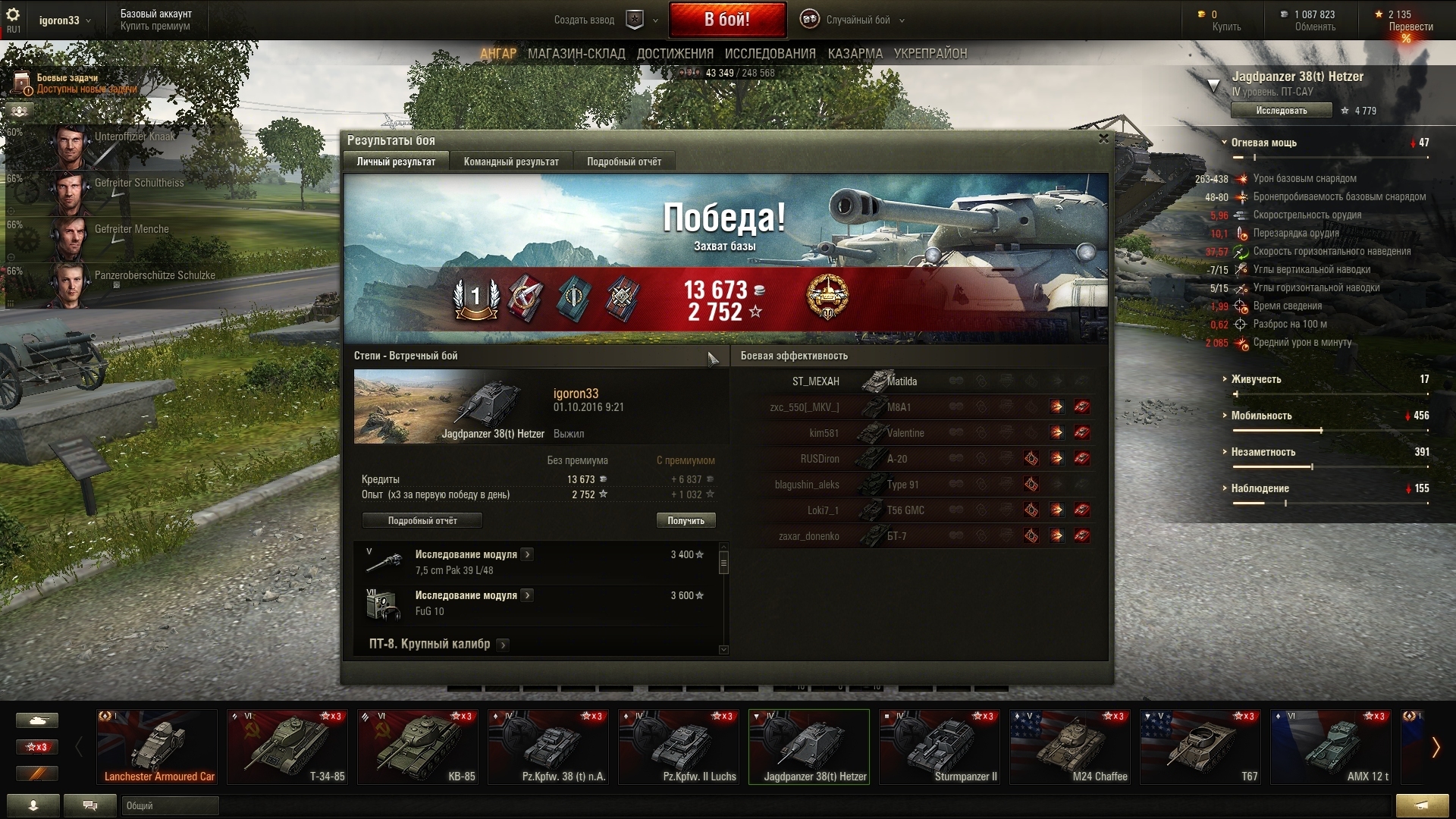
Task: Click the Исследовать research button
Action: click(1281, 111)
